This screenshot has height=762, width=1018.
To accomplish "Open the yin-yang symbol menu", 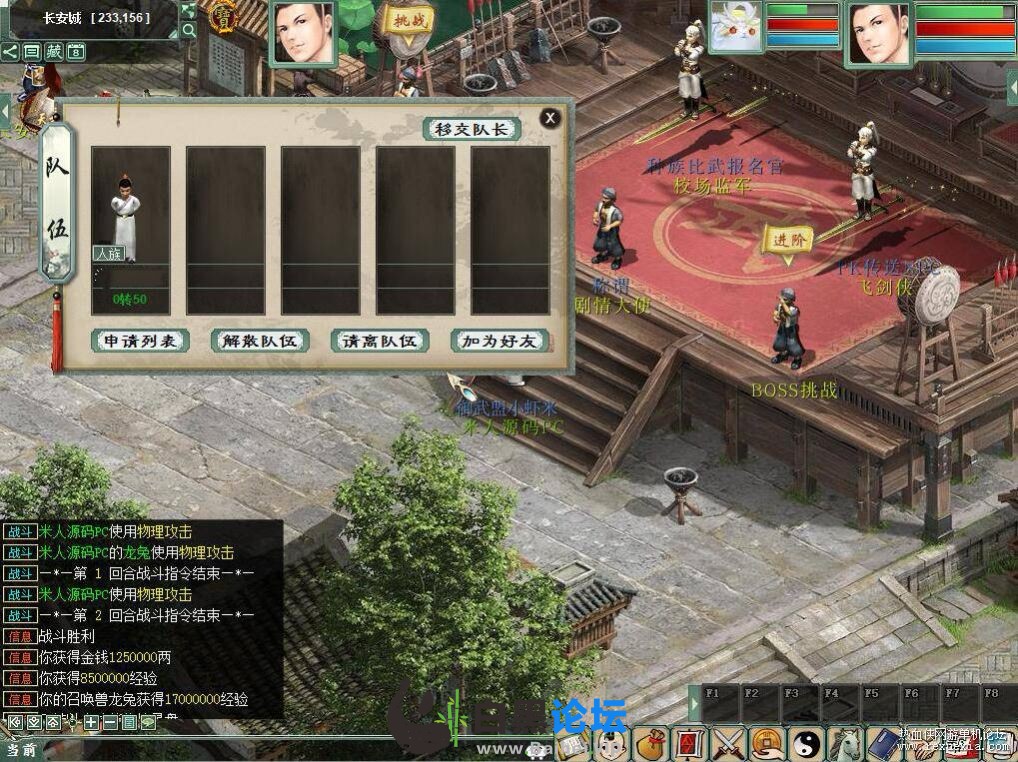I will pyautogui.click(x=806, y=743).
